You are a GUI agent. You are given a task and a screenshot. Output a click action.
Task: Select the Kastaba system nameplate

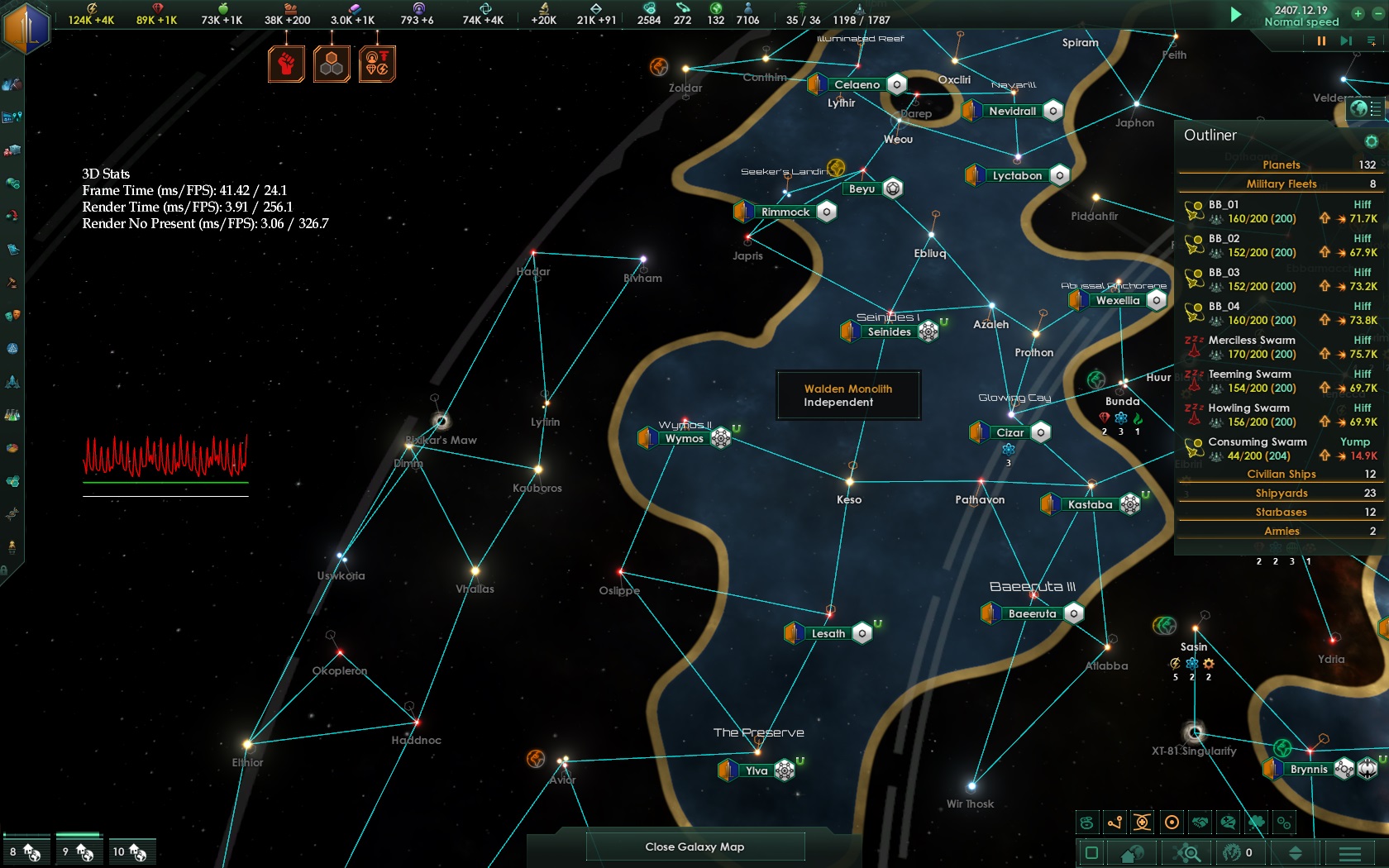(1090, 504)
